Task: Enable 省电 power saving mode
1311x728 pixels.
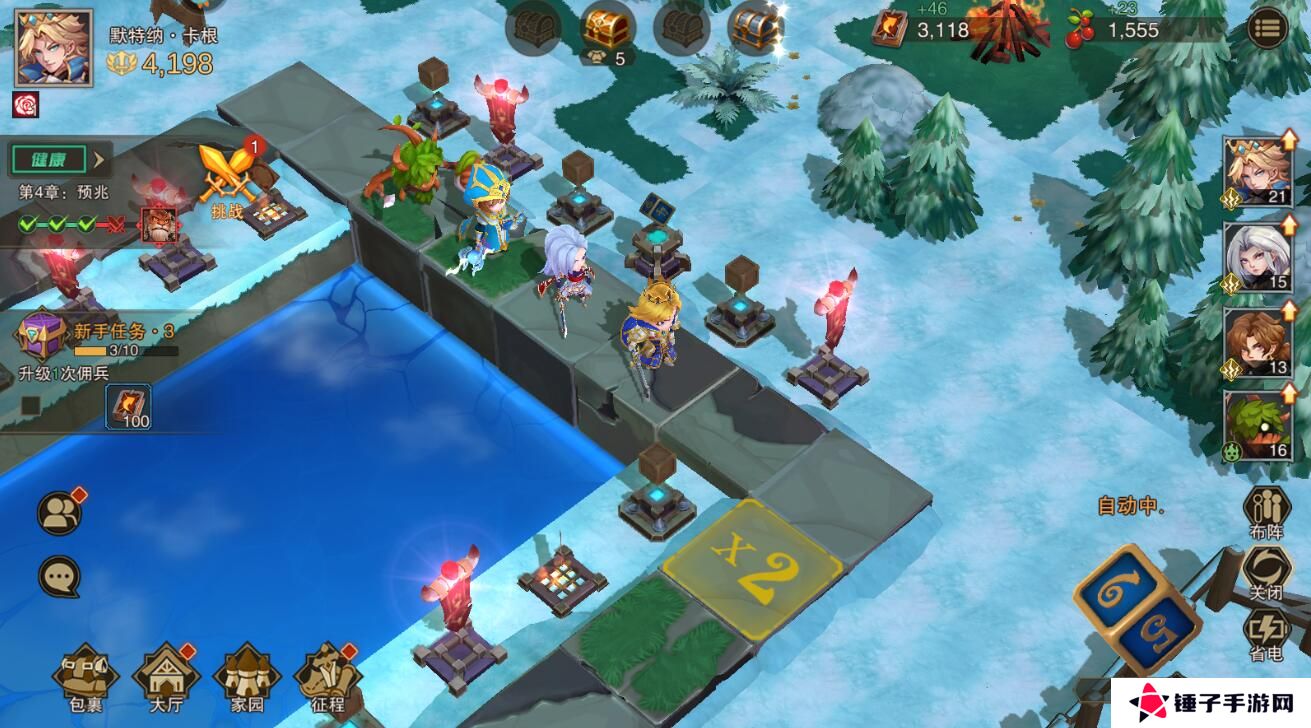Action: [1265, 636]
